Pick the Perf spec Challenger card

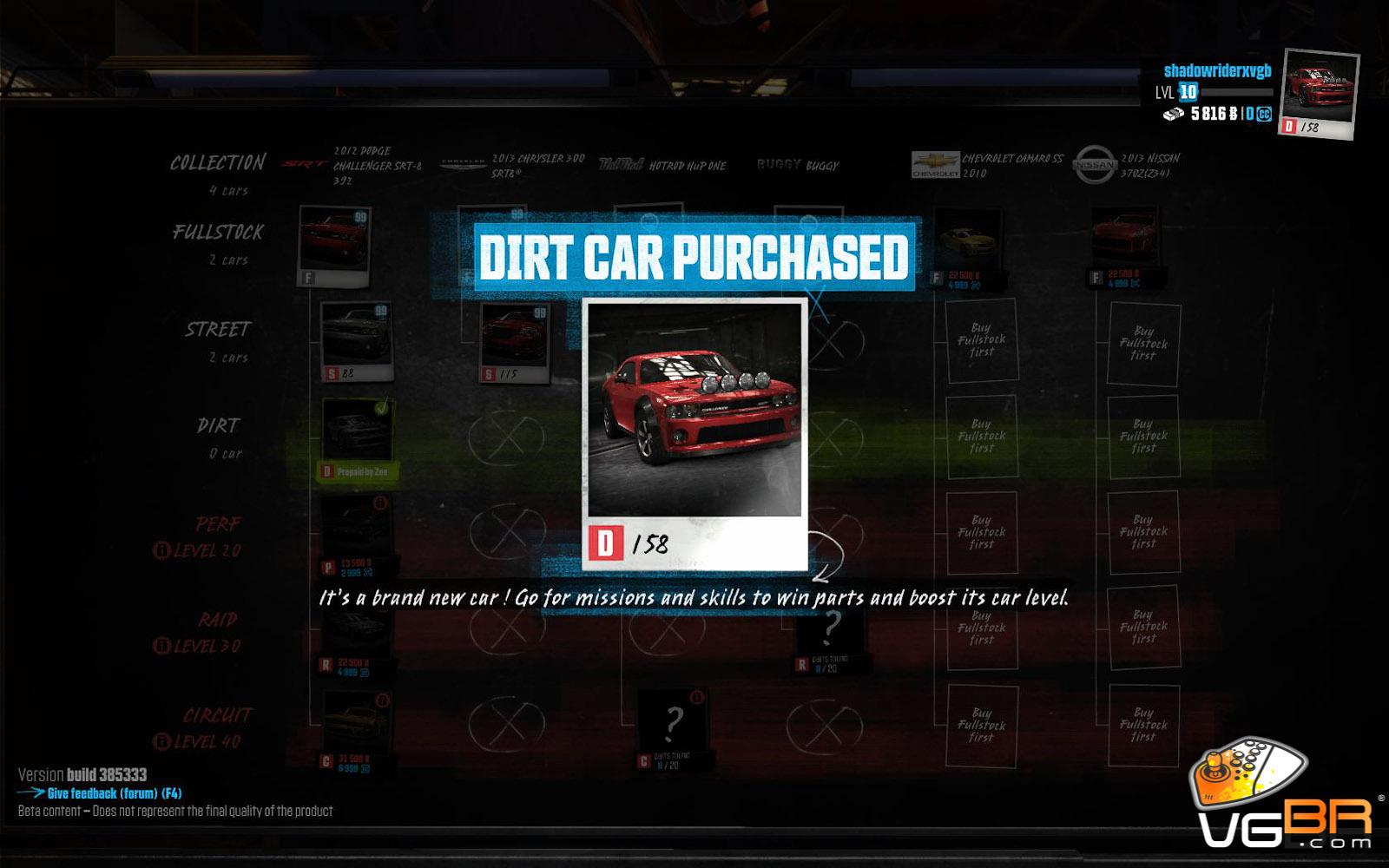(356, 535)
